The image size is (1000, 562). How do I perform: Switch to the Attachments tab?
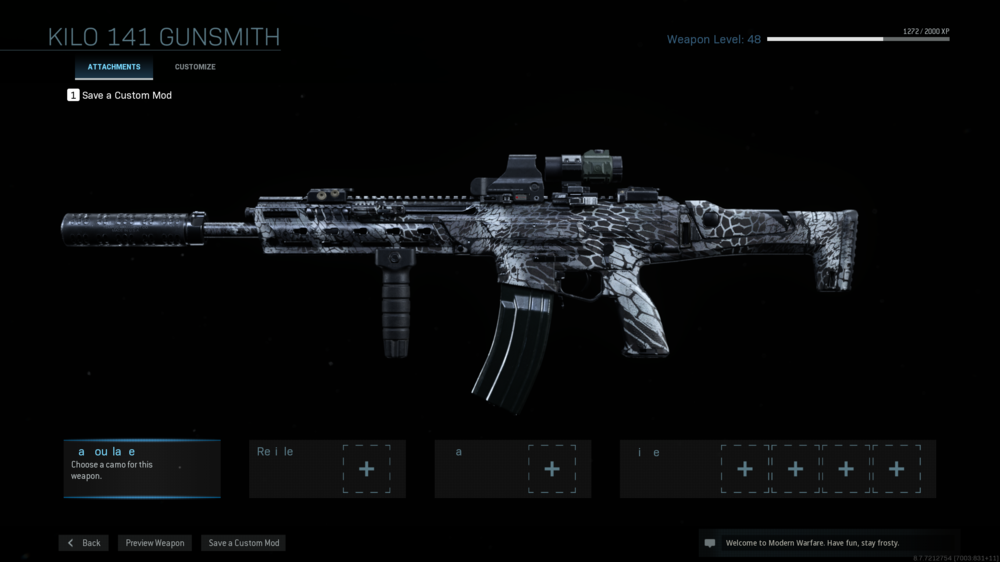(x=113, y=67)
